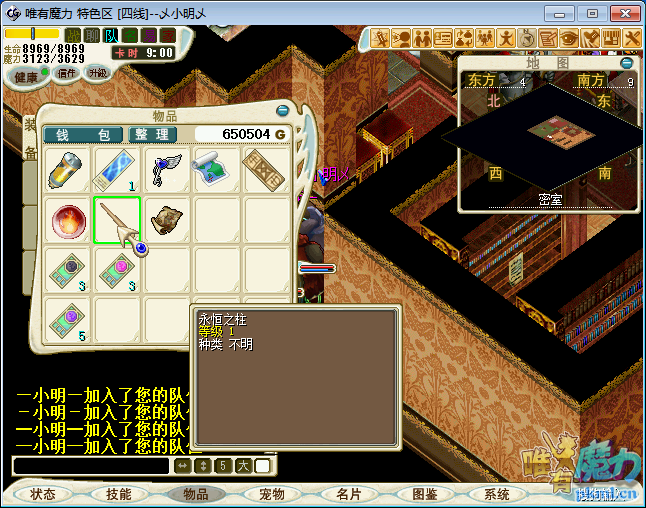Screen dimensions: 646x508
Task: Open the wrench-and-screwdriver settings icon
Action: [x=632, y=38]
